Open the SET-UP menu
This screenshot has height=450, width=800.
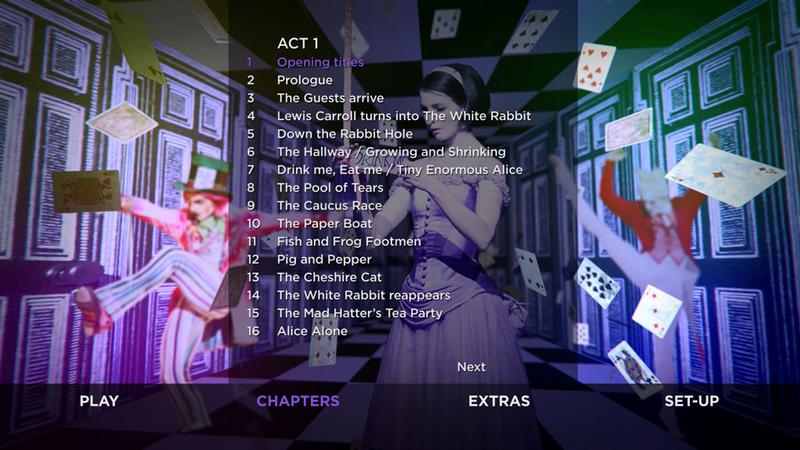pyautogui.click(x=692, y=402)
